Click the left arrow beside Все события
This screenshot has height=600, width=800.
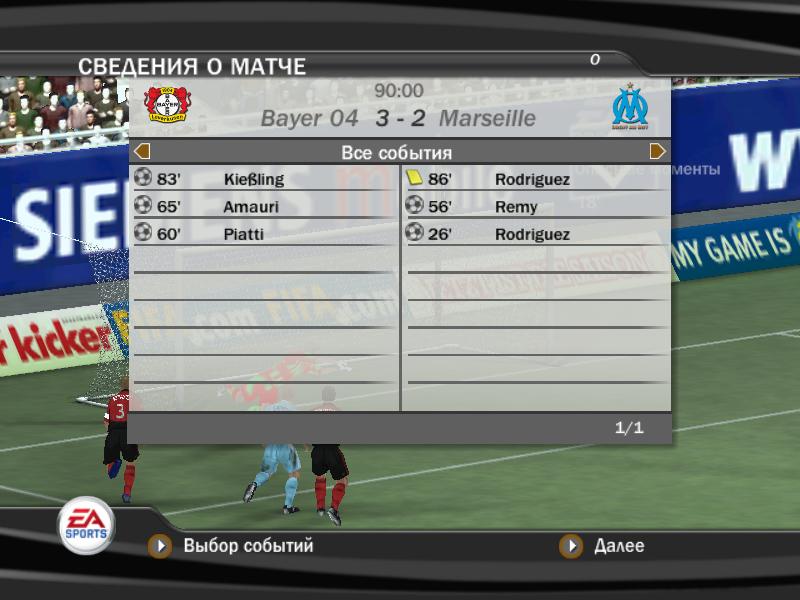coord(142,152)
